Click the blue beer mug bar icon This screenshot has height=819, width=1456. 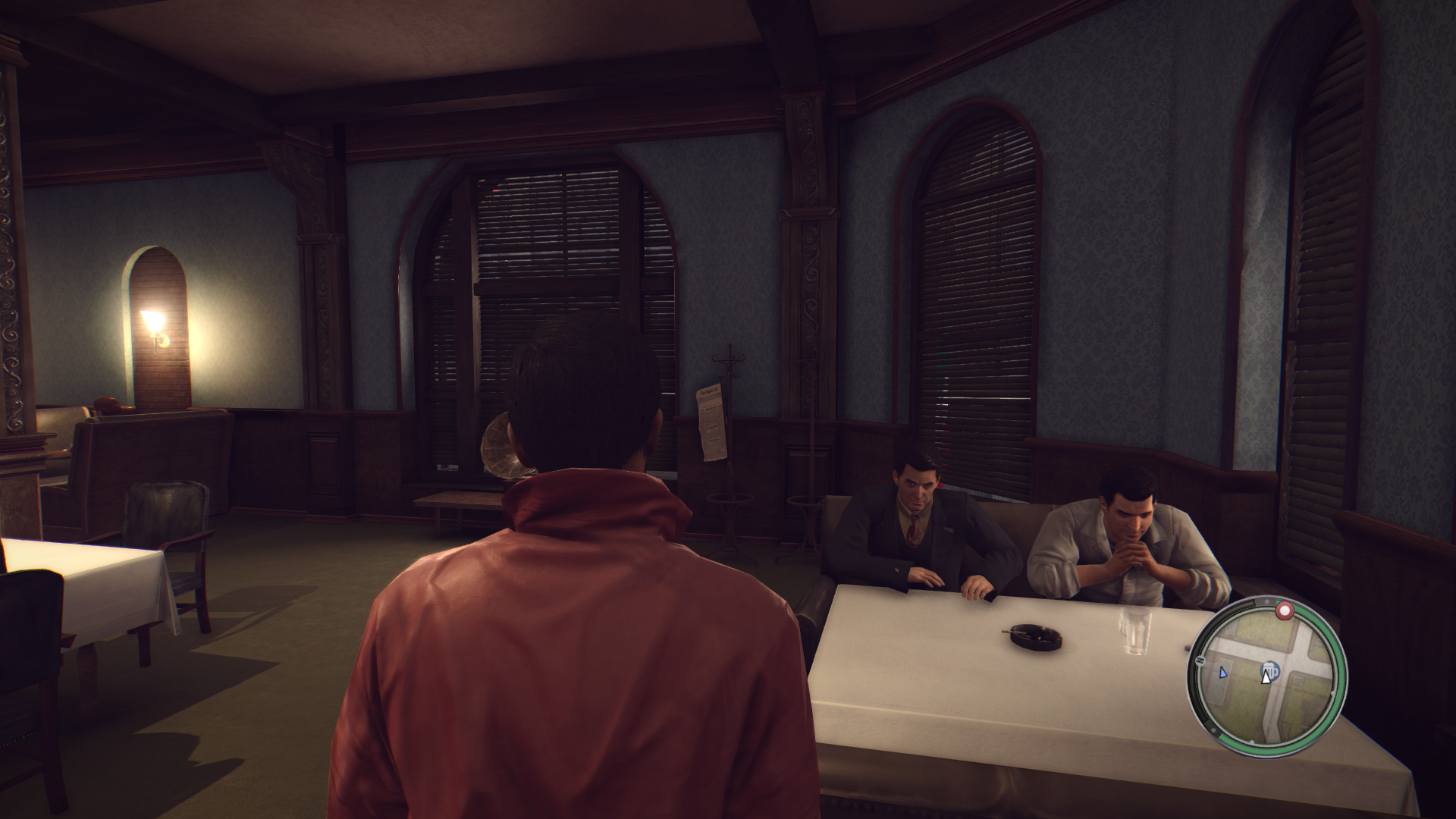[x=1270, y=670]
